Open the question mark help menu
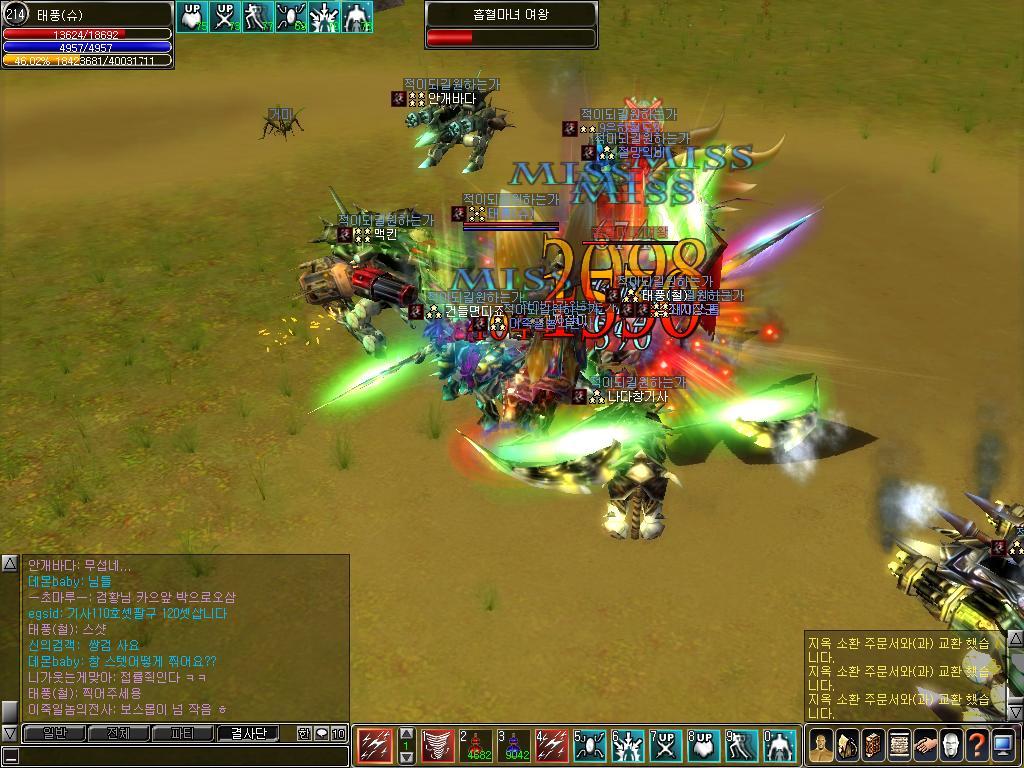 click(977, 745)
